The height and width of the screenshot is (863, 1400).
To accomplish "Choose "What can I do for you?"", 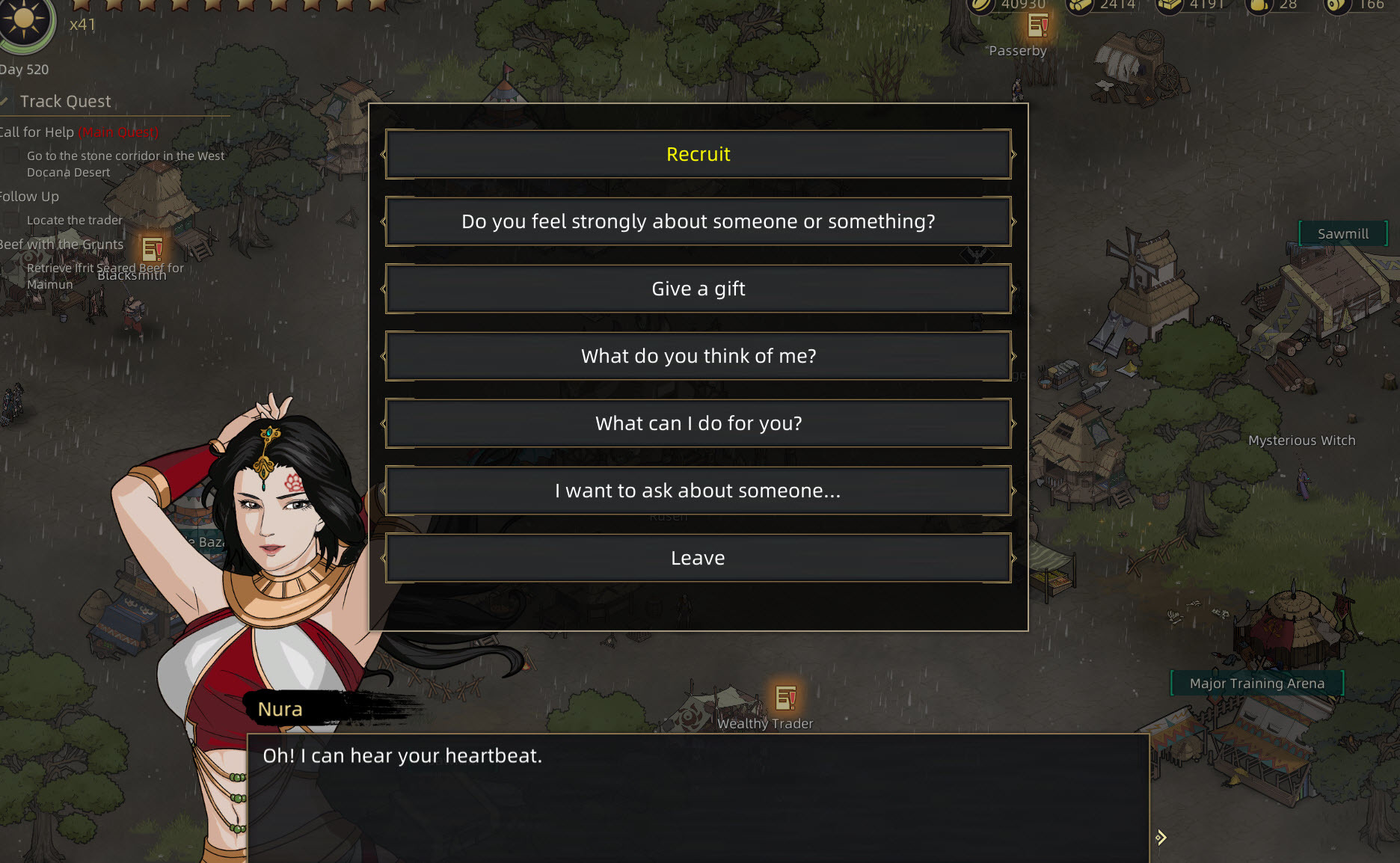I will tap(698, 424).
